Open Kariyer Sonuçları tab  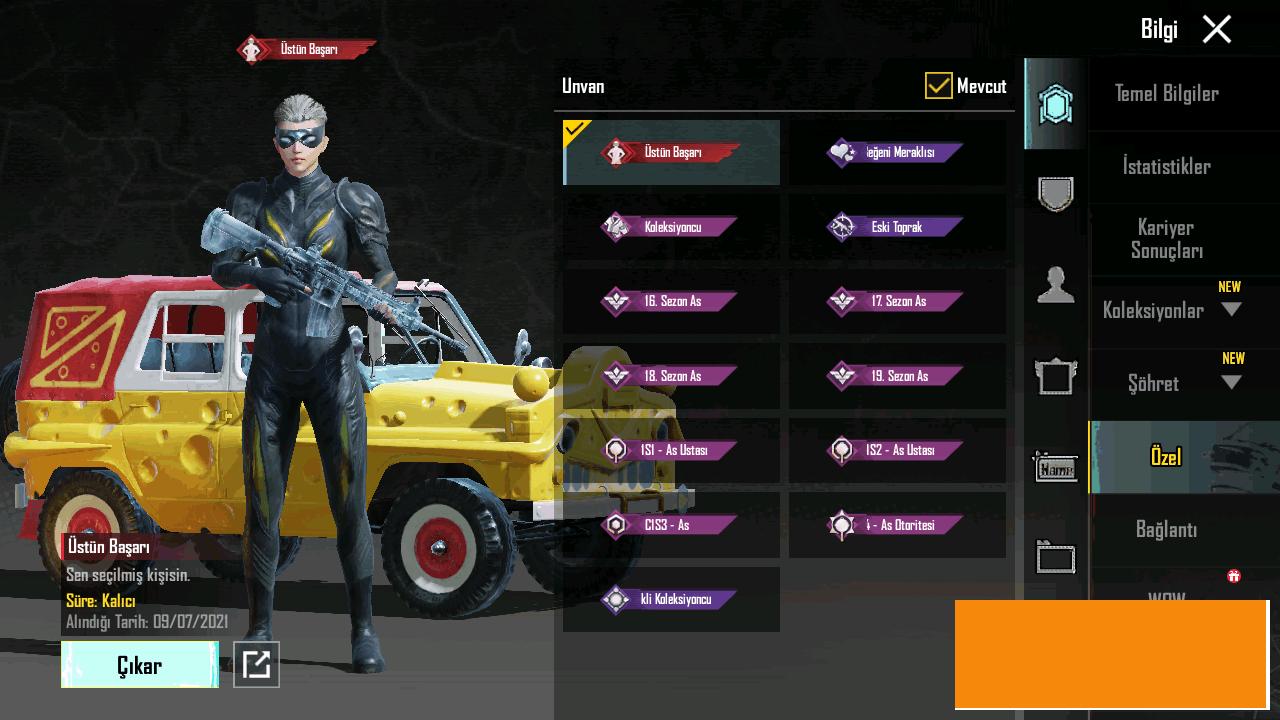1166,239
